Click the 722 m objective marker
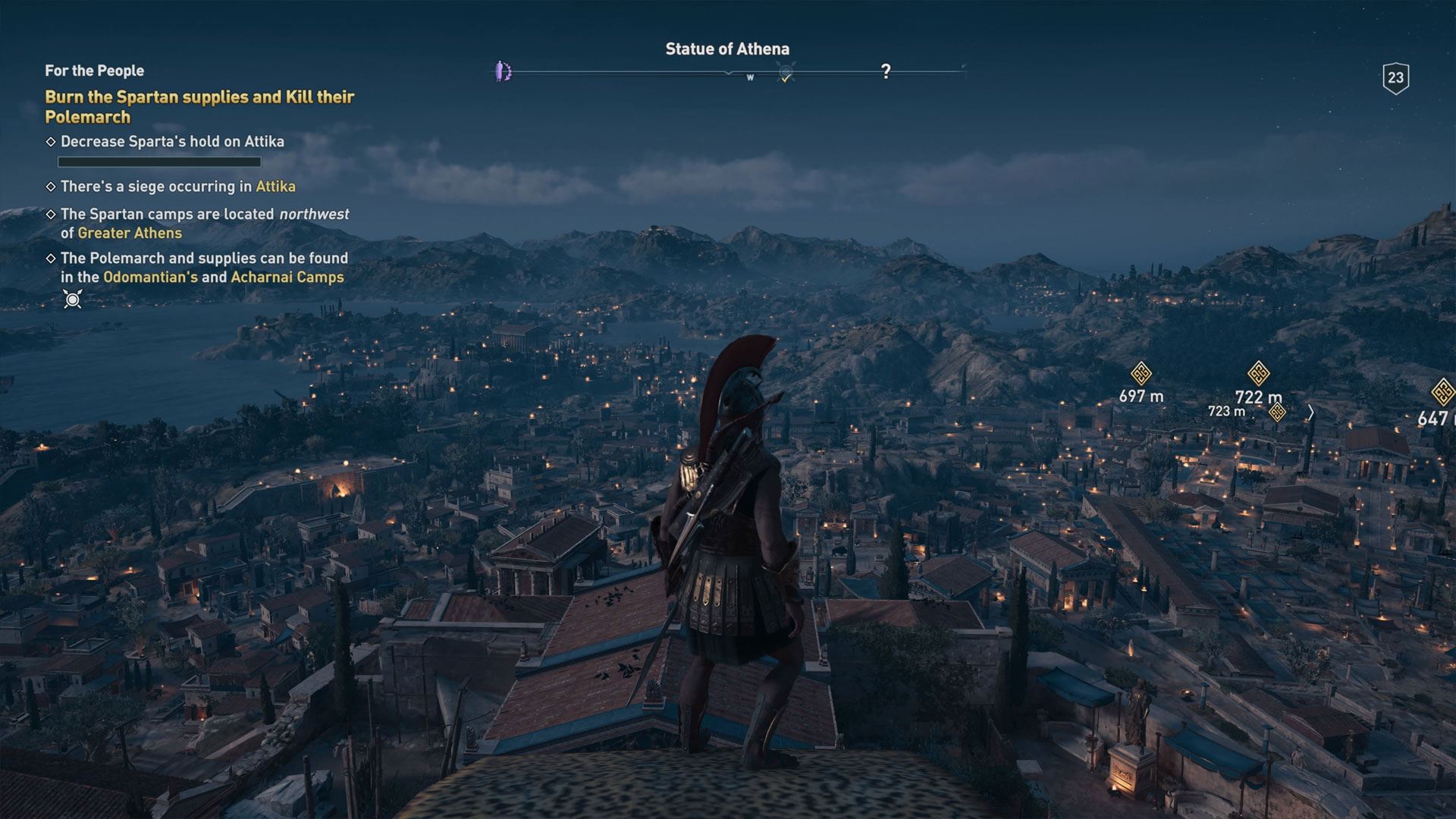 1259,374
